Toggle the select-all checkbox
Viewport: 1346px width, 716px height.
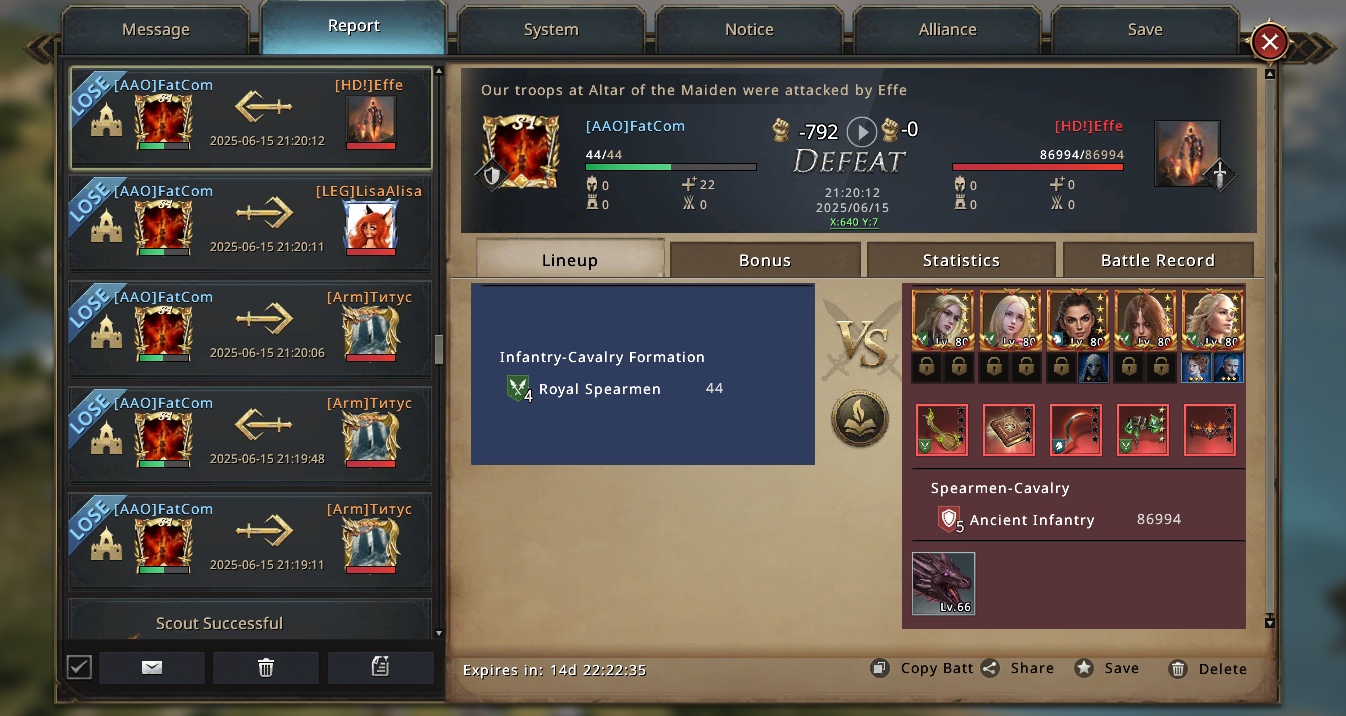coord(79,667)
